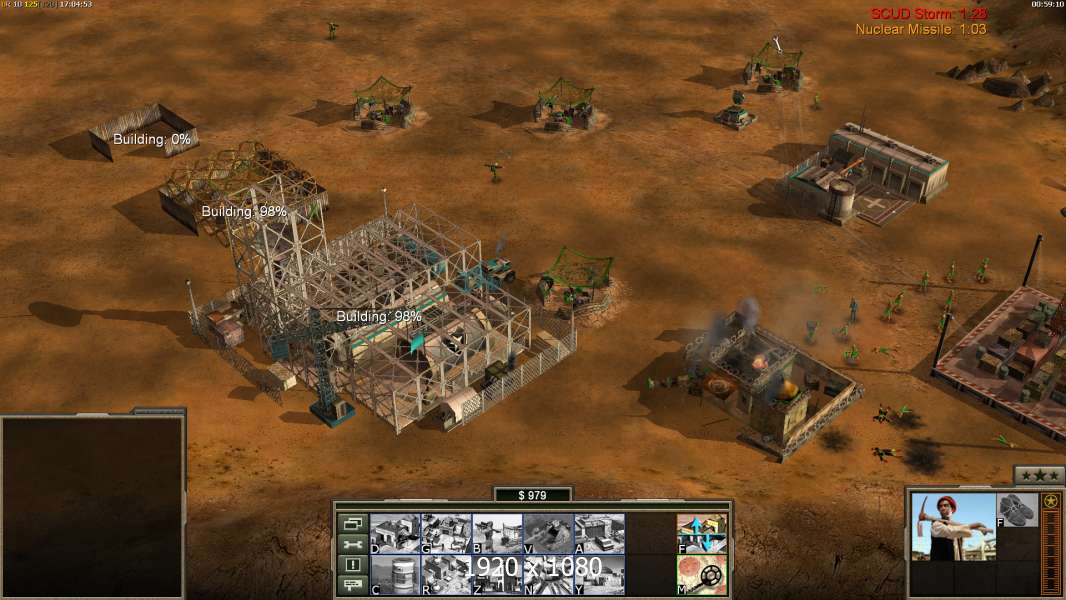1066x600 pixels.
Task: Select the barrel structure icon labeled C
Action: coord(395,575)
